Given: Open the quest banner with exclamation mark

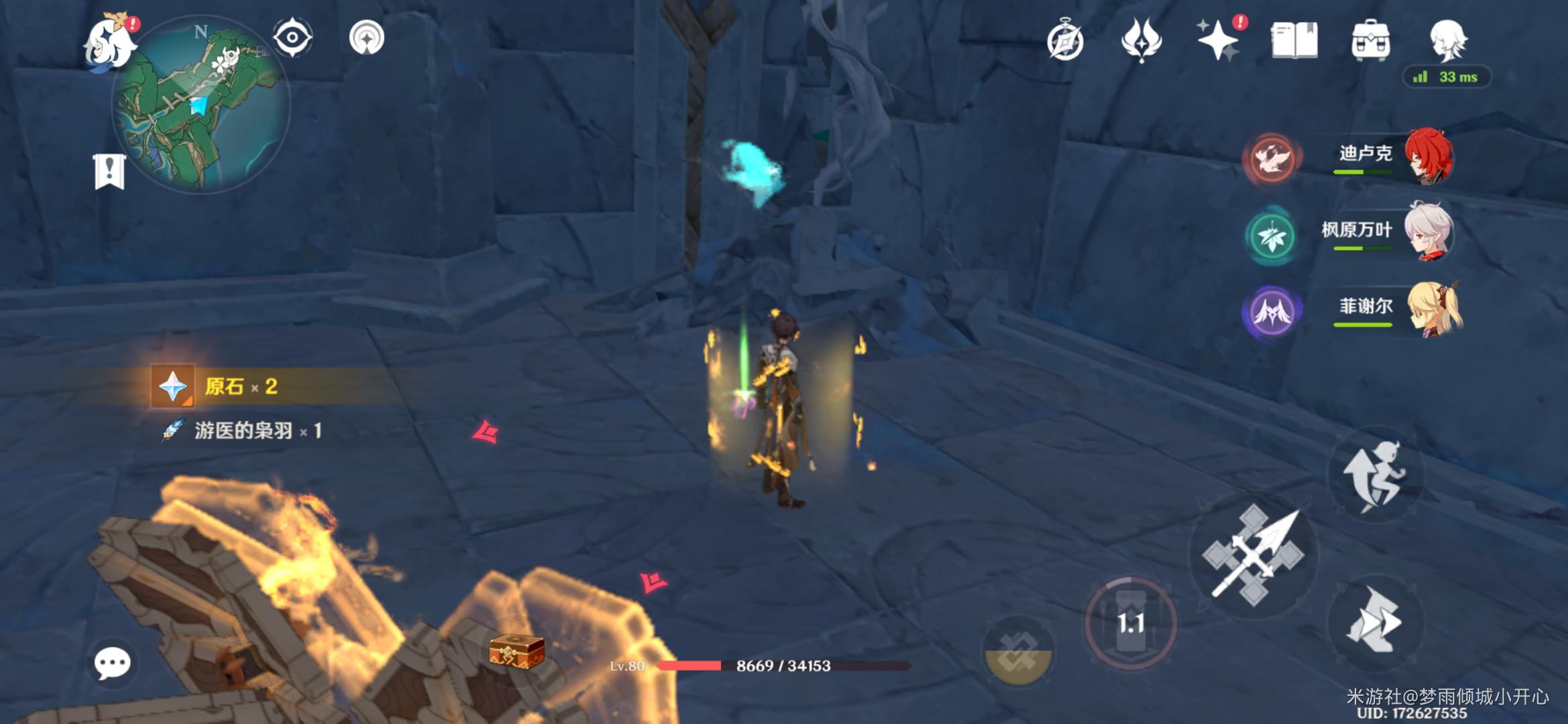Looking at the screenshot, I should pyautogui.click(x=109, y=172).
